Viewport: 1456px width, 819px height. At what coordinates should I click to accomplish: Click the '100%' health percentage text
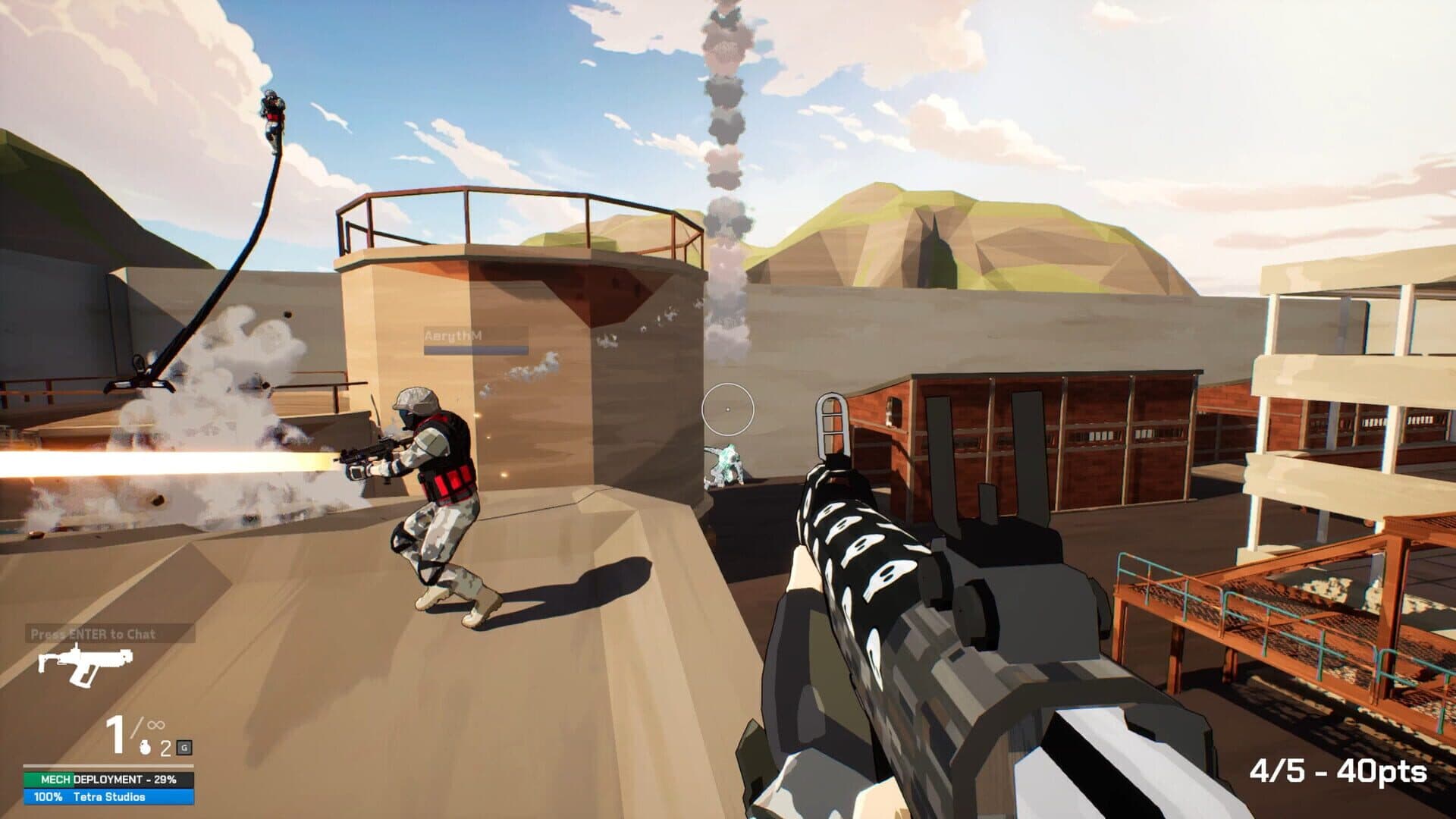coord(49,798)
